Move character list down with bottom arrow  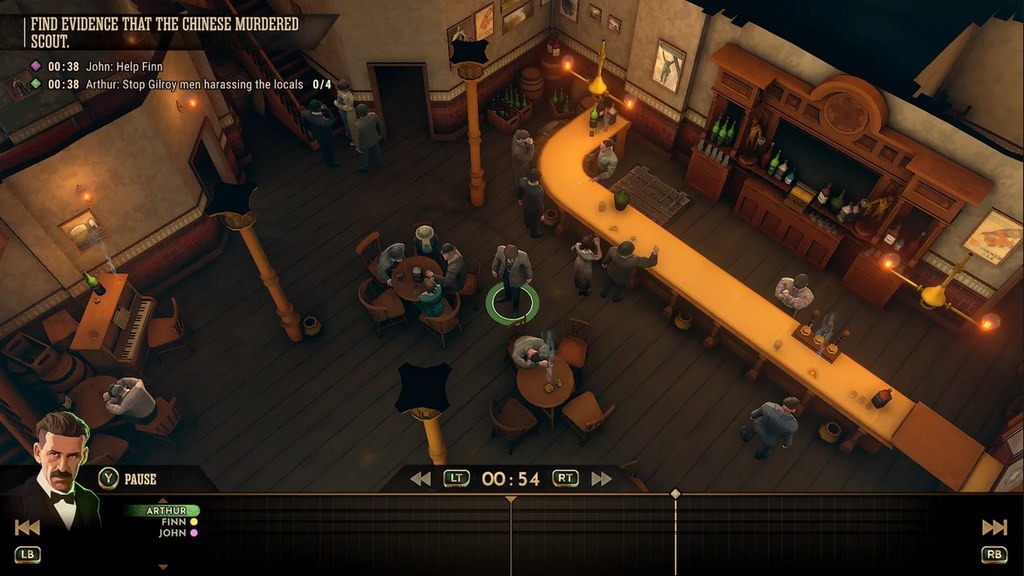(x=163, y=567)
